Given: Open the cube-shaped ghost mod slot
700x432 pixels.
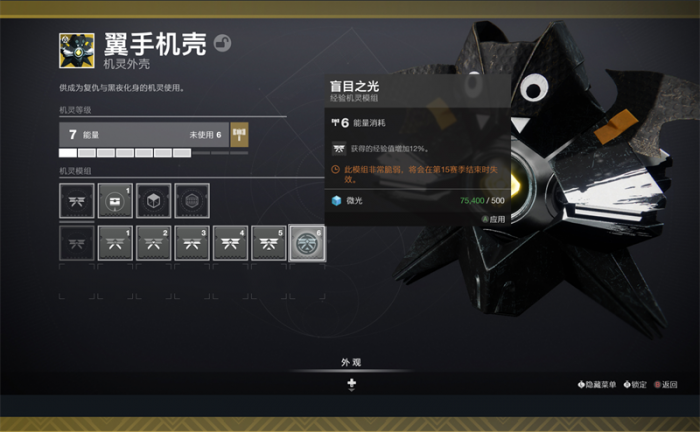Looking at the screenshot, I should point(154,201).
